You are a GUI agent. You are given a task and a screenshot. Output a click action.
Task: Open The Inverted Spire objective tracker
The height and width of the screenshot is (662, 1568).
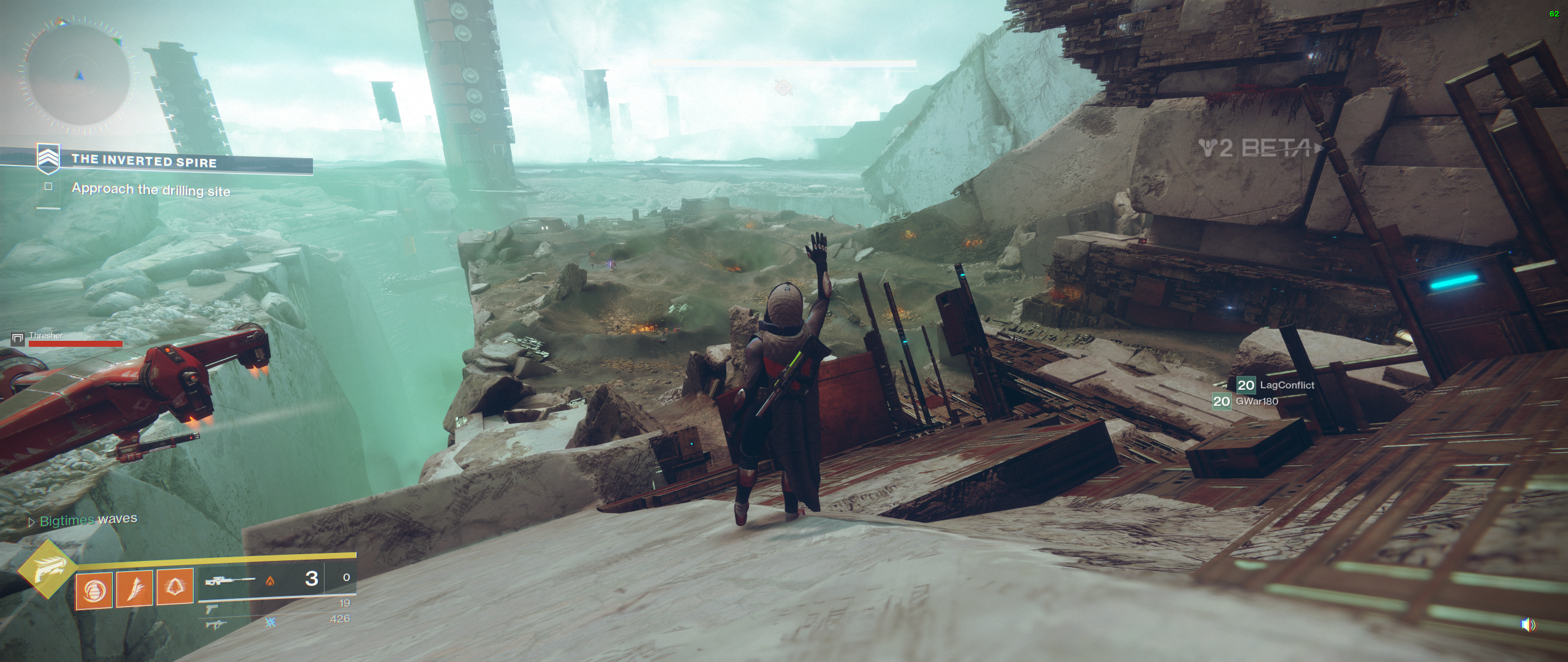point(144,161)
